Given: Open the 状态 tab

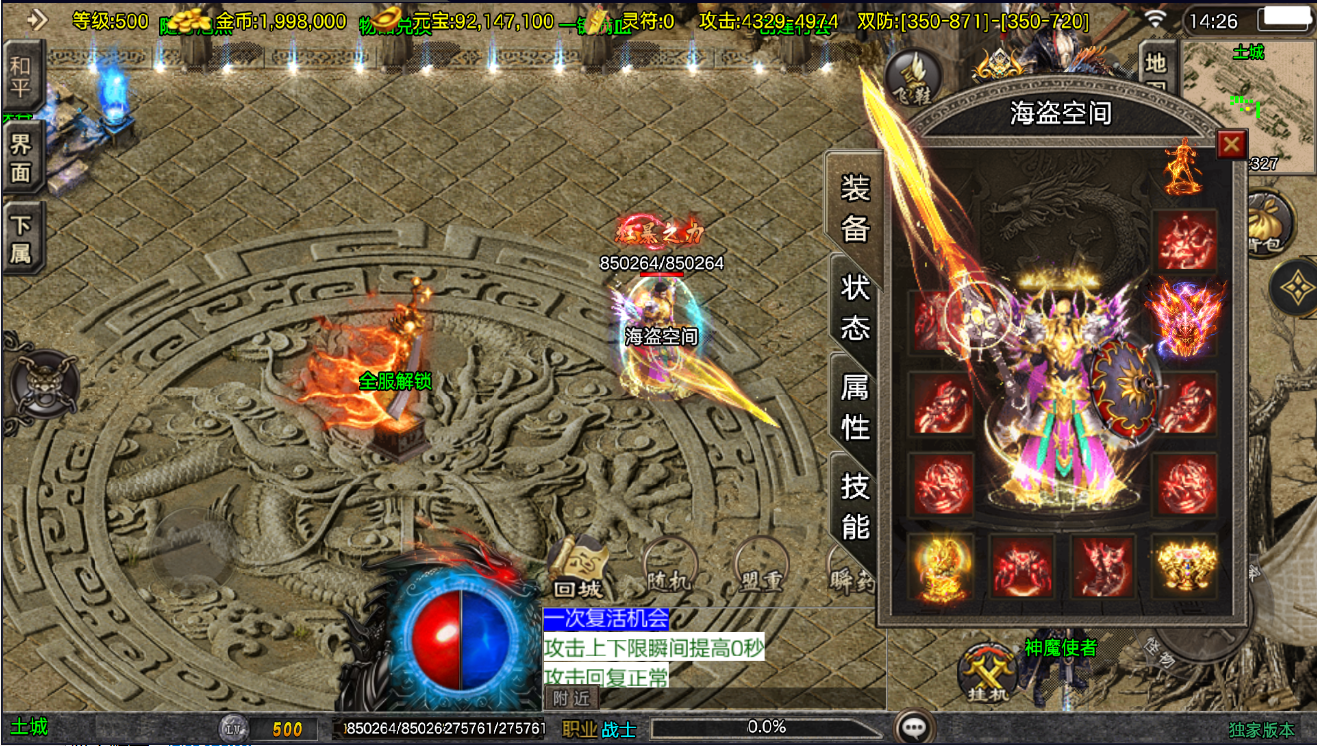Looking at the screenshot, I should pyautogui.click(x=855, y=308).
